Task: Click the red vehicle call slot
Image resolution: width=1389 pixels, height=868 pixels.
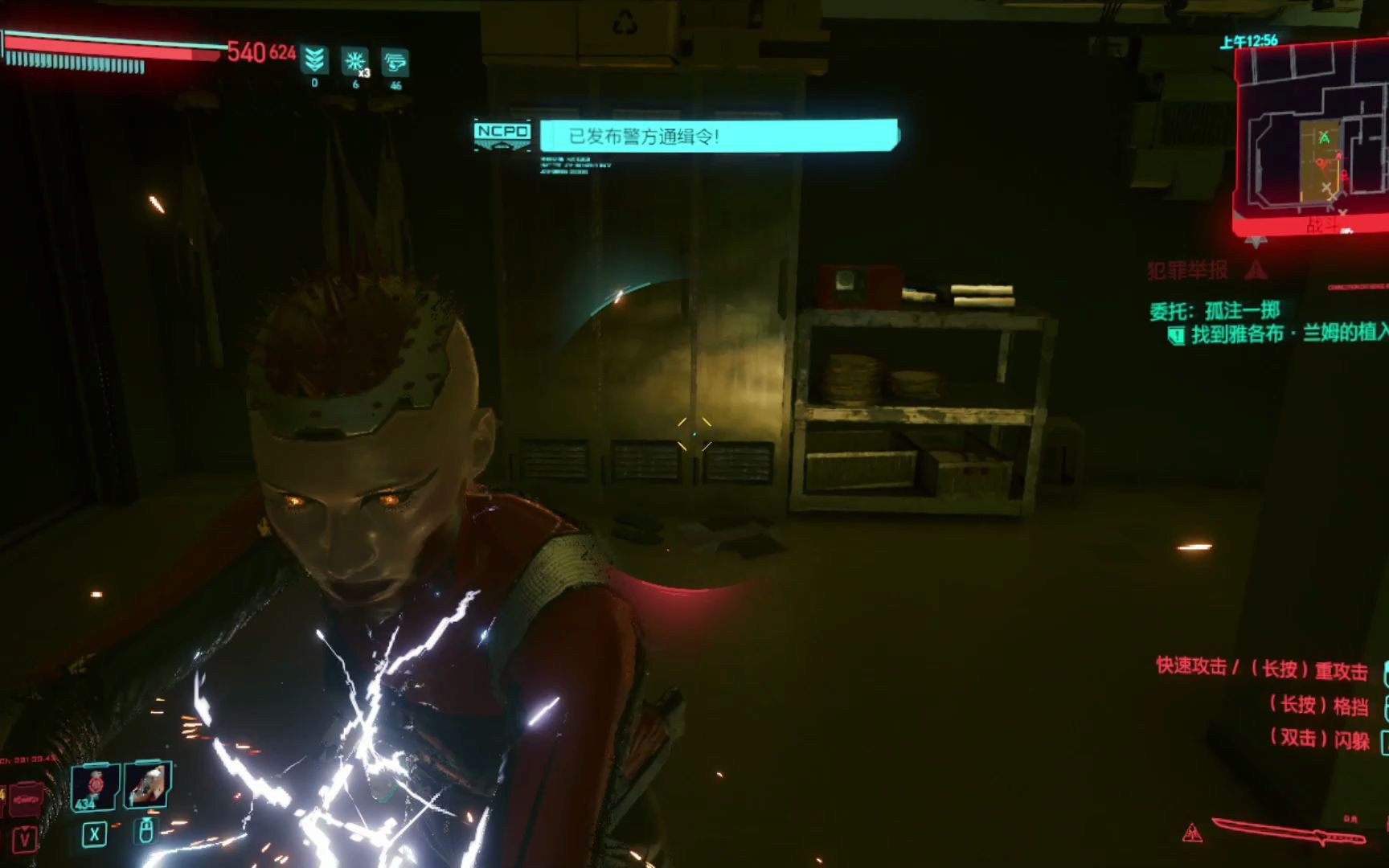Action: [24, 800]
